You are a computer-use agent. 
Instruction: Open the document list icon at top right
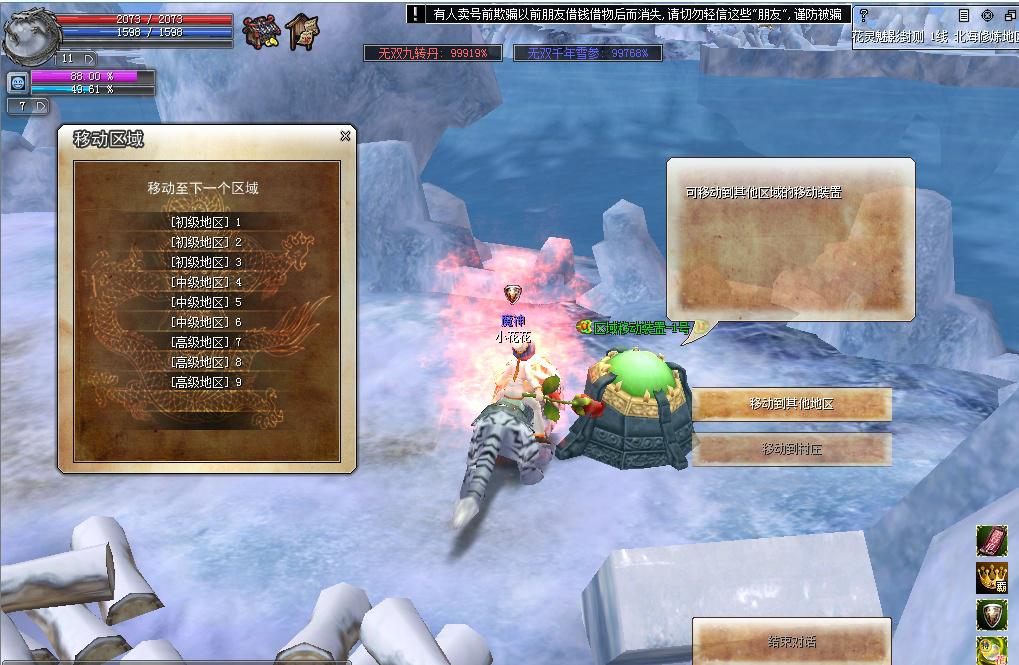pyautogui.click(x=964, y=15)
